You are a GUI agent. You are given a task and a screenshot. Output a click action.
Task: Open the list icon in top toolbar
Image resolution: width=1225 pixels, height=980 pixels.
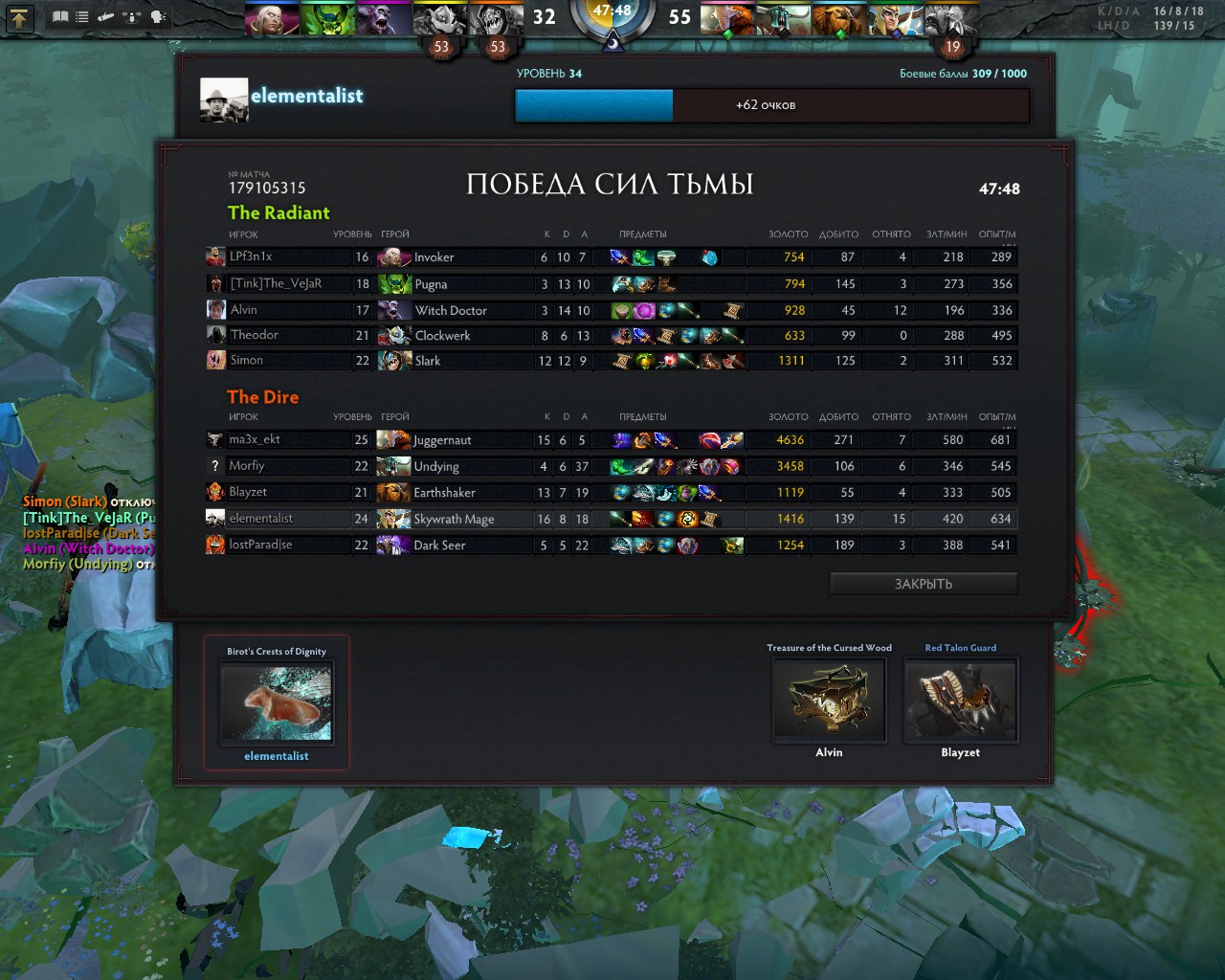82,17
